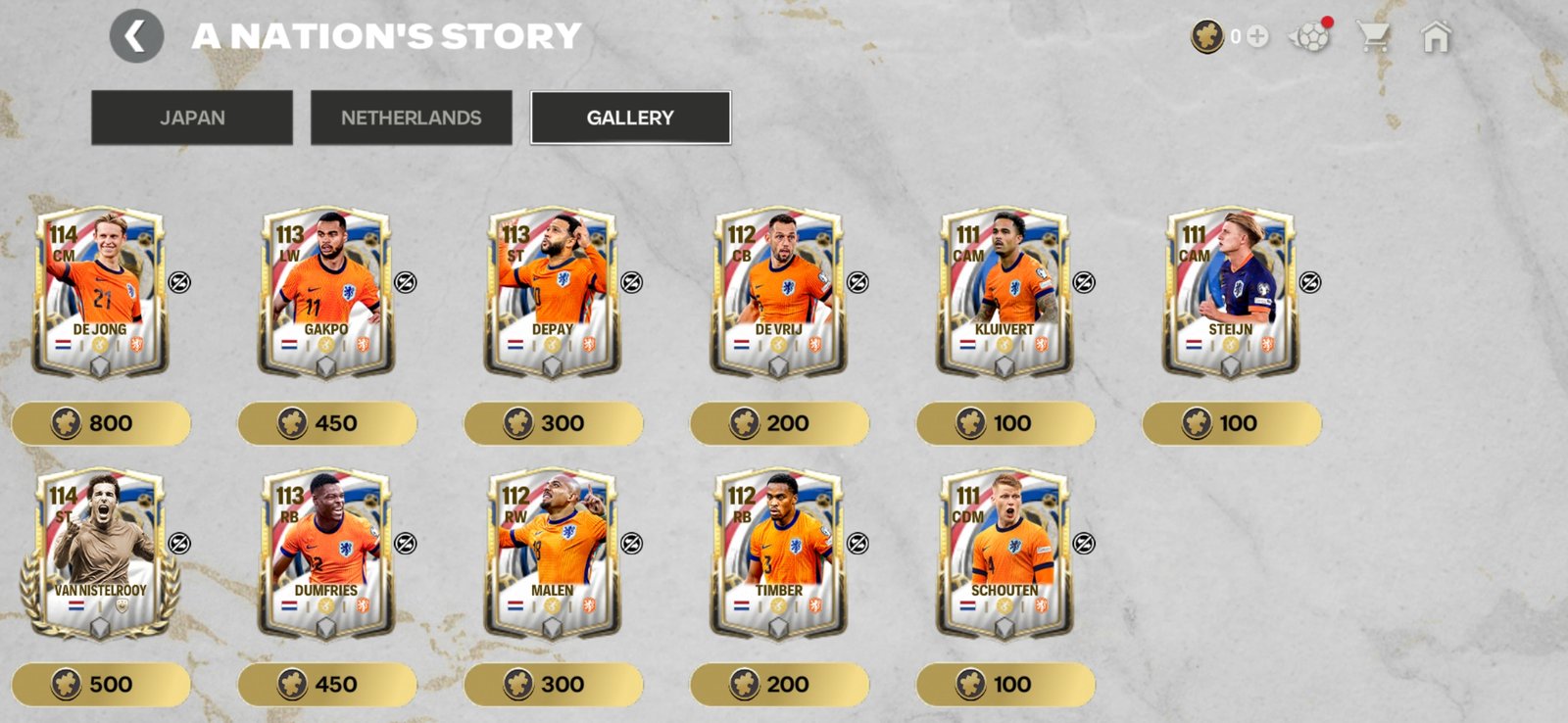Switch to the Netherlands tab
Screen dimensions: 1568x723
411,117
